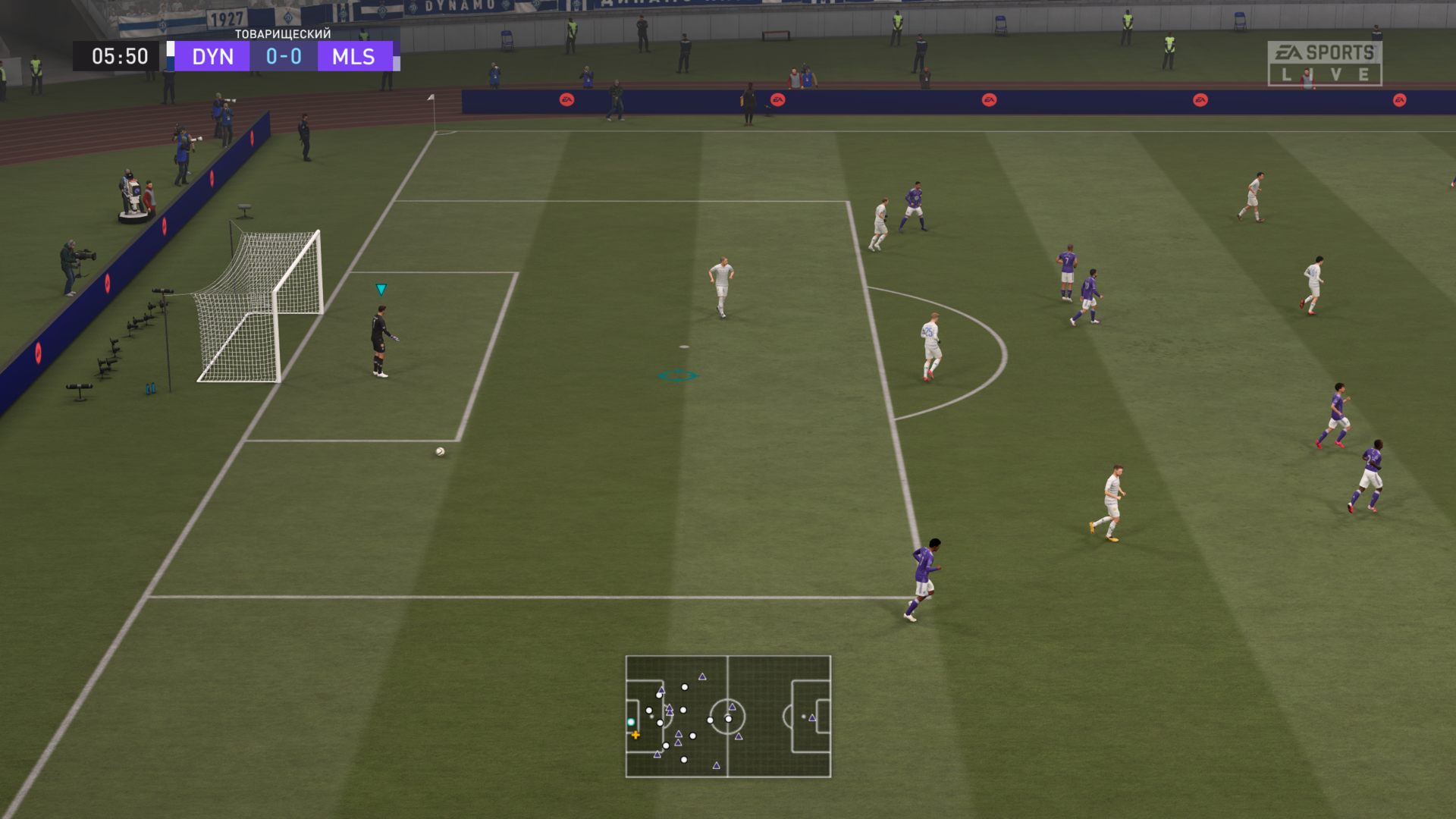Select the MLS team label on the scoreboard
The height and width of the screenshot is (819, 1456).
click(x=353, y=57)
